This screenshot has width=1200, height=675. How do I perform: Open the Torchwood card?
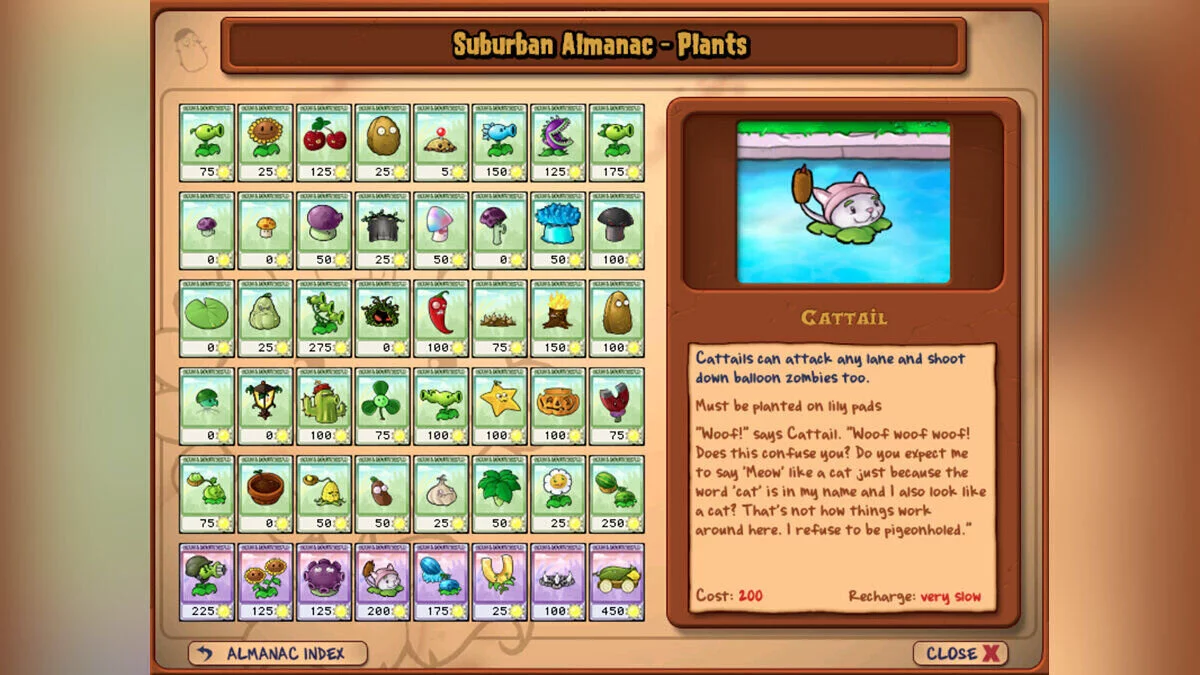pos(558,318)
